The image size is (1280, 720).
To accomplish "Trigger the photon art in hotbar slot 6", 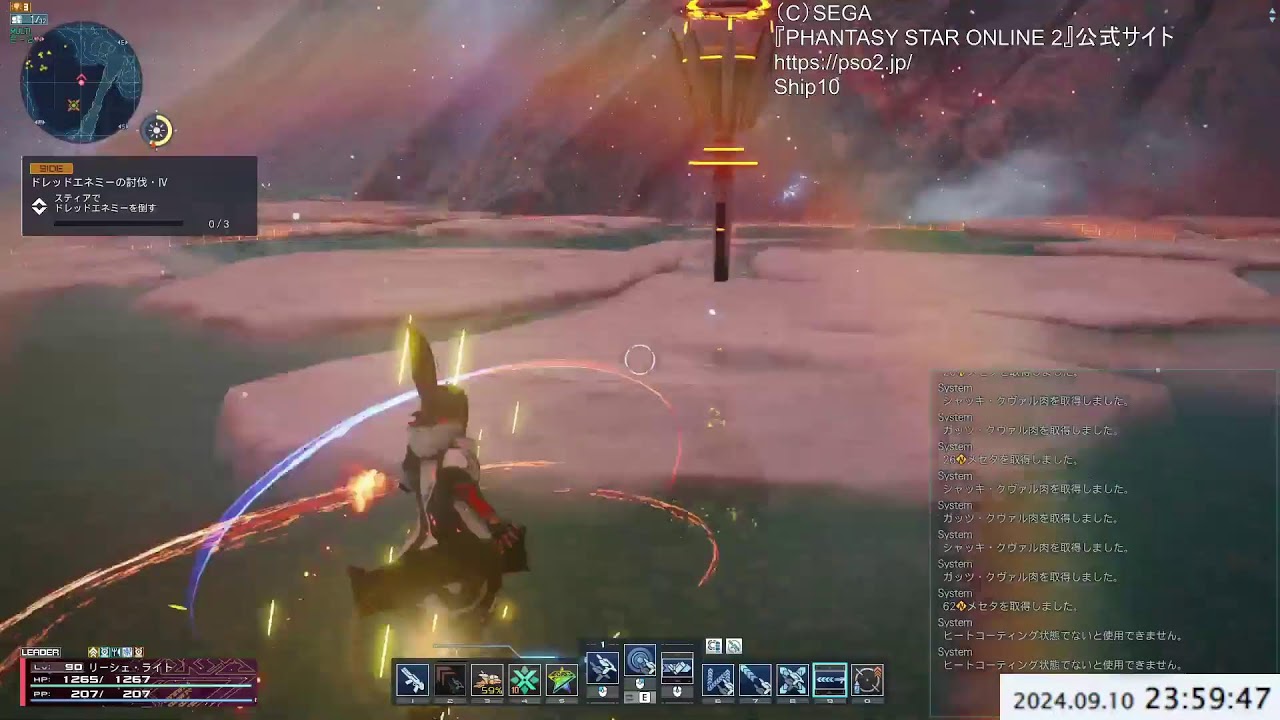I will click(x=719, y=681).
